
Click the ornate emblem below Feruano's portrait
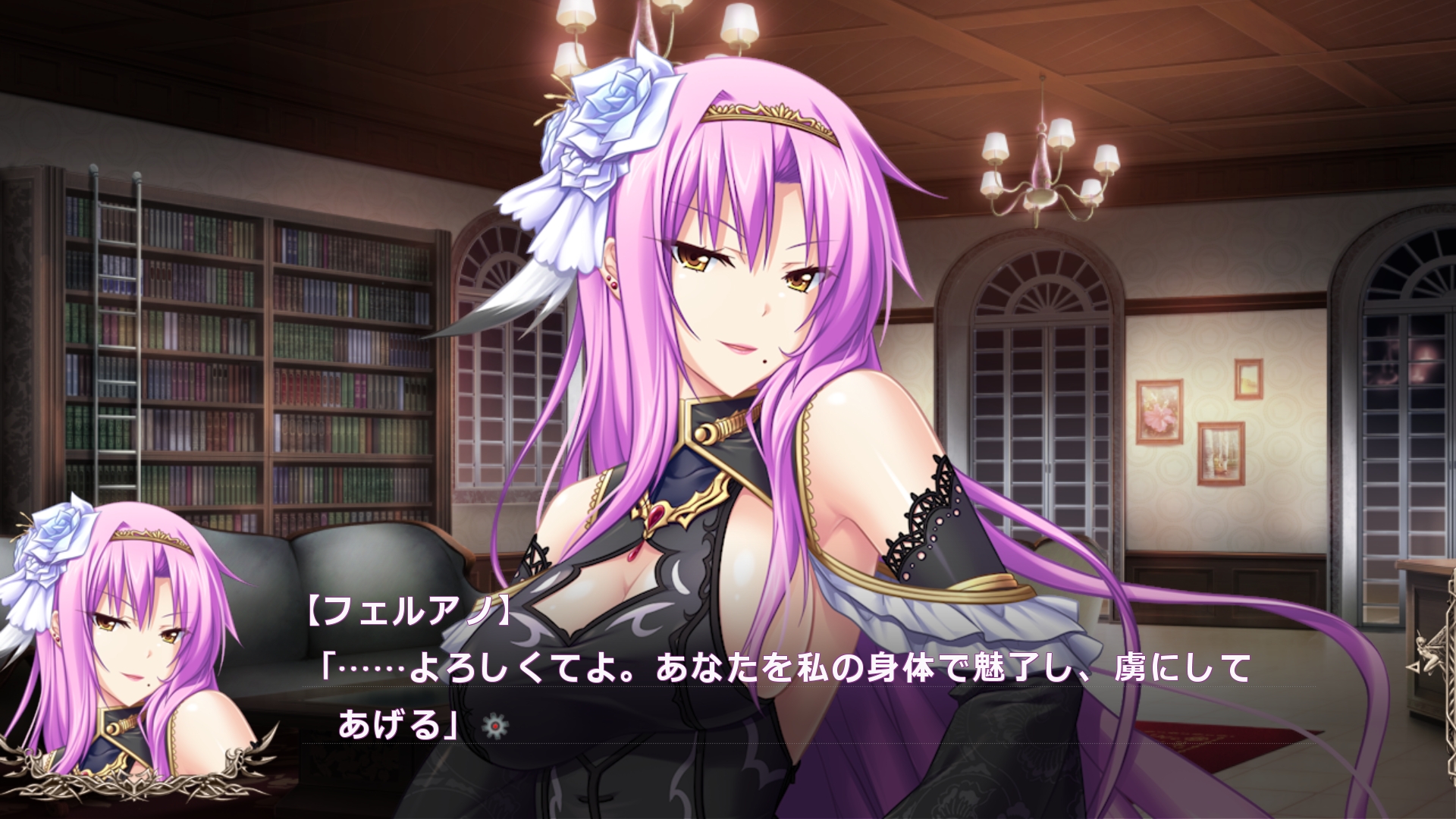136,781
